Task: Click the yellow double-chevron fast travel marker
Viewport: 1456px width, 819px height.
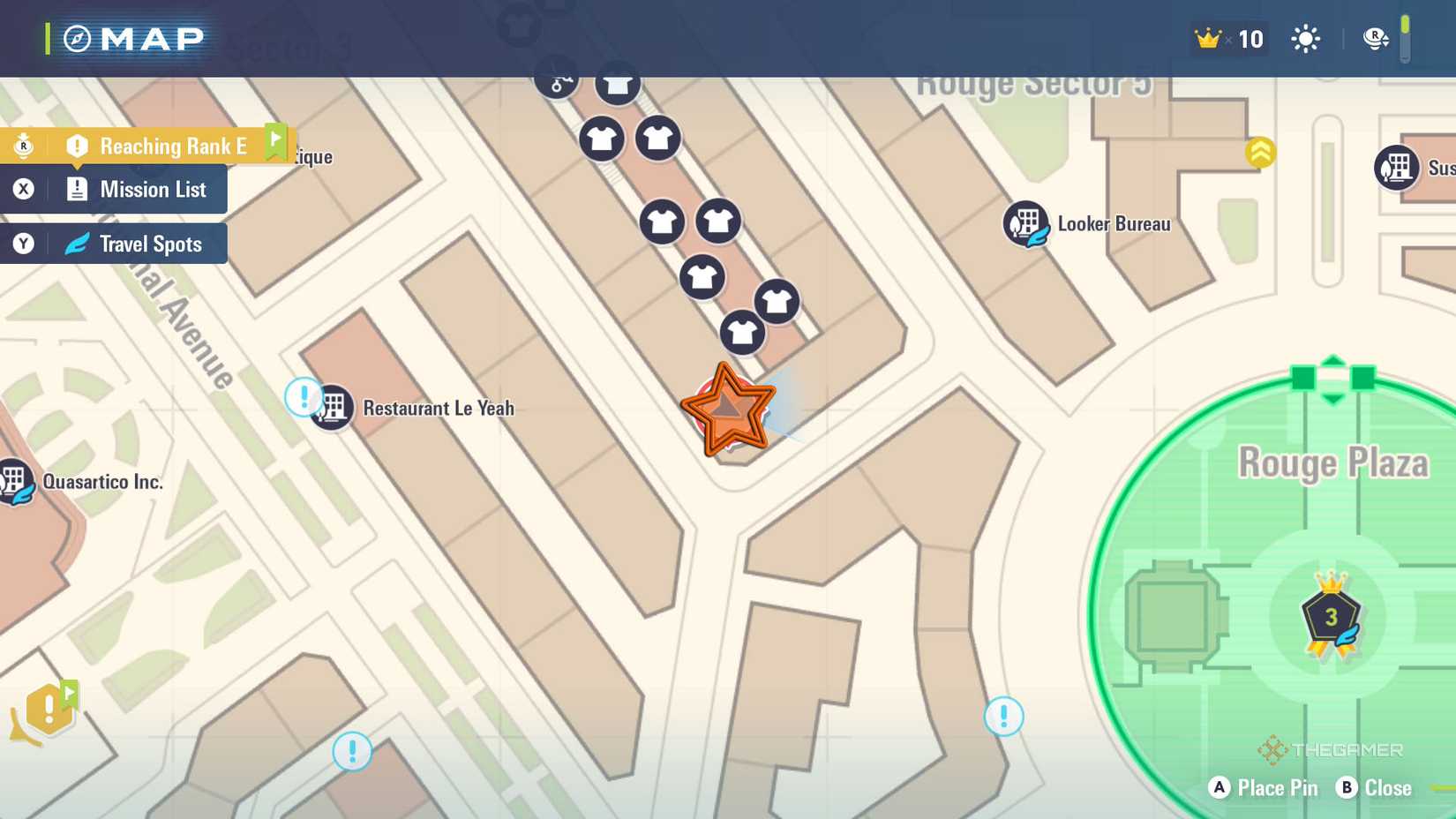Action: tap(1260, 152)
